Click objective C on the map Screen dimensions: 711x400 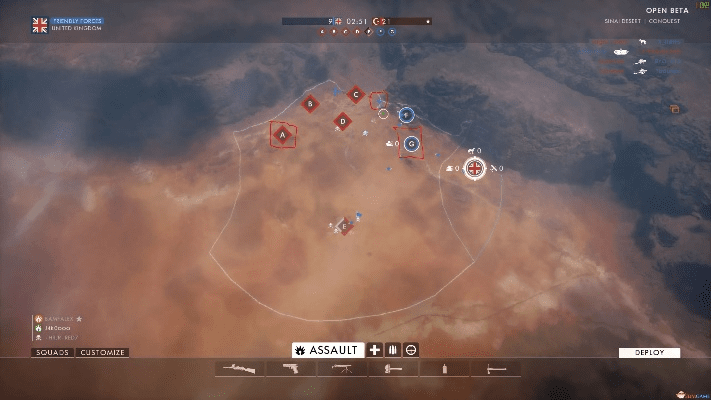pyautogui.click(x=354, y=94)
